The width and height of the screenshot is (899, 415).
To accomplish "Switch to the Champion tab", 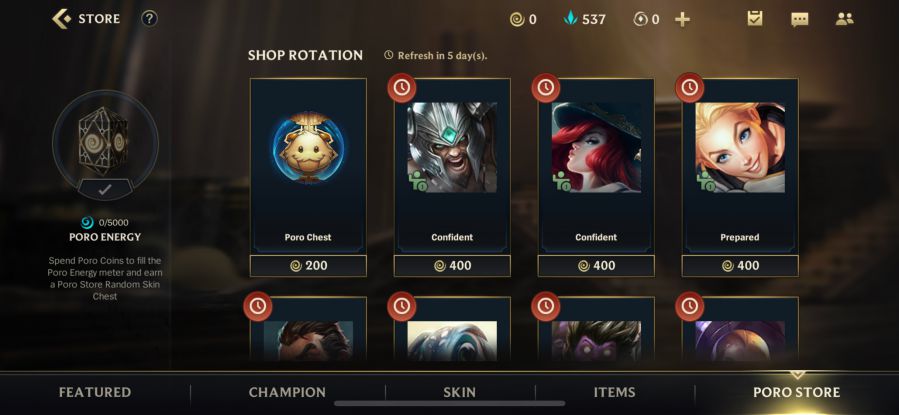I will click(287, 392).
